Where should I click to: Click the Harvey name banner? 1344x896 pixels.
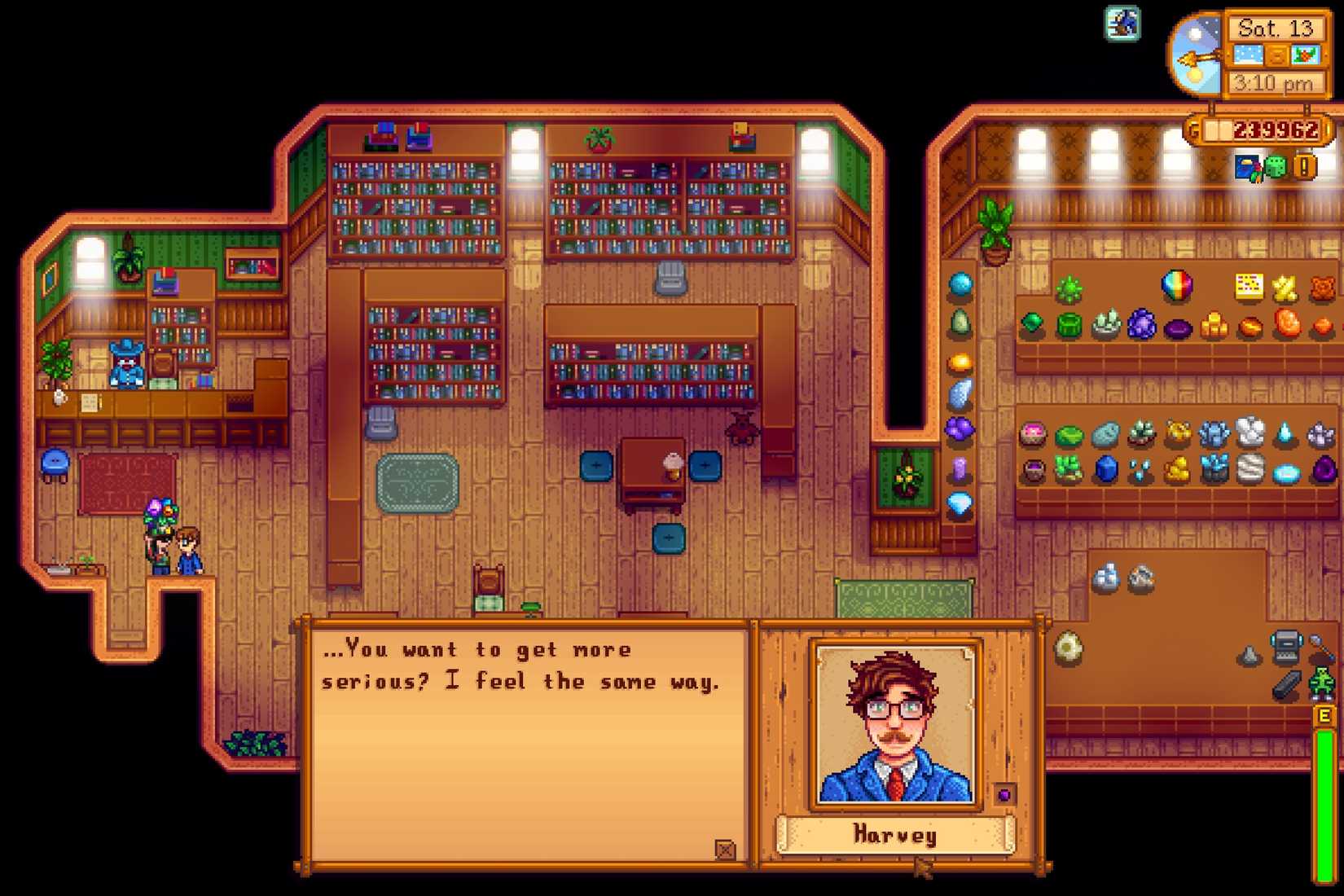coord(896,834)
